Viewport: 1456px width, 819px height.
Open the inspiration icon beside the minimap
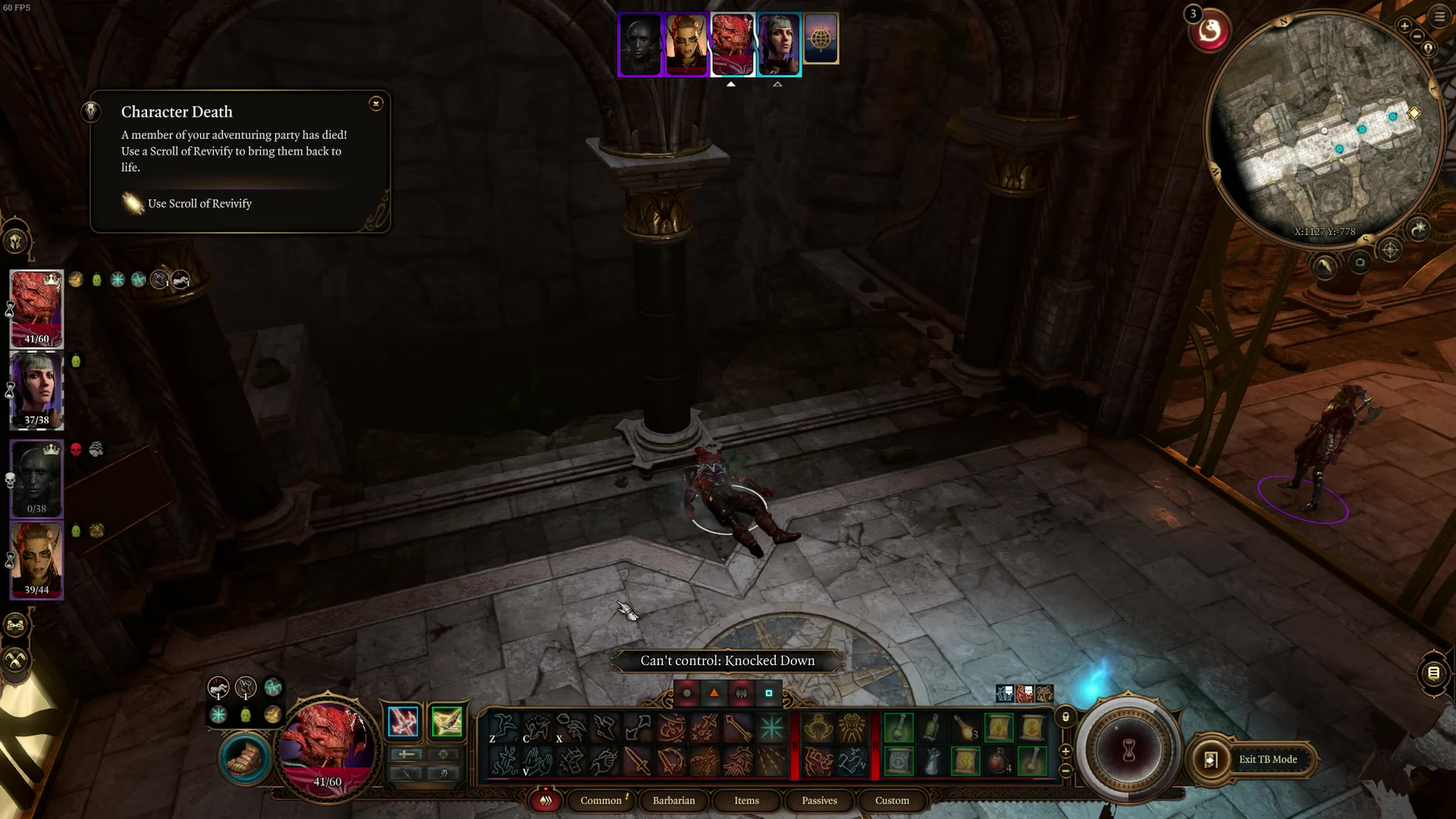coord(1210,31)
